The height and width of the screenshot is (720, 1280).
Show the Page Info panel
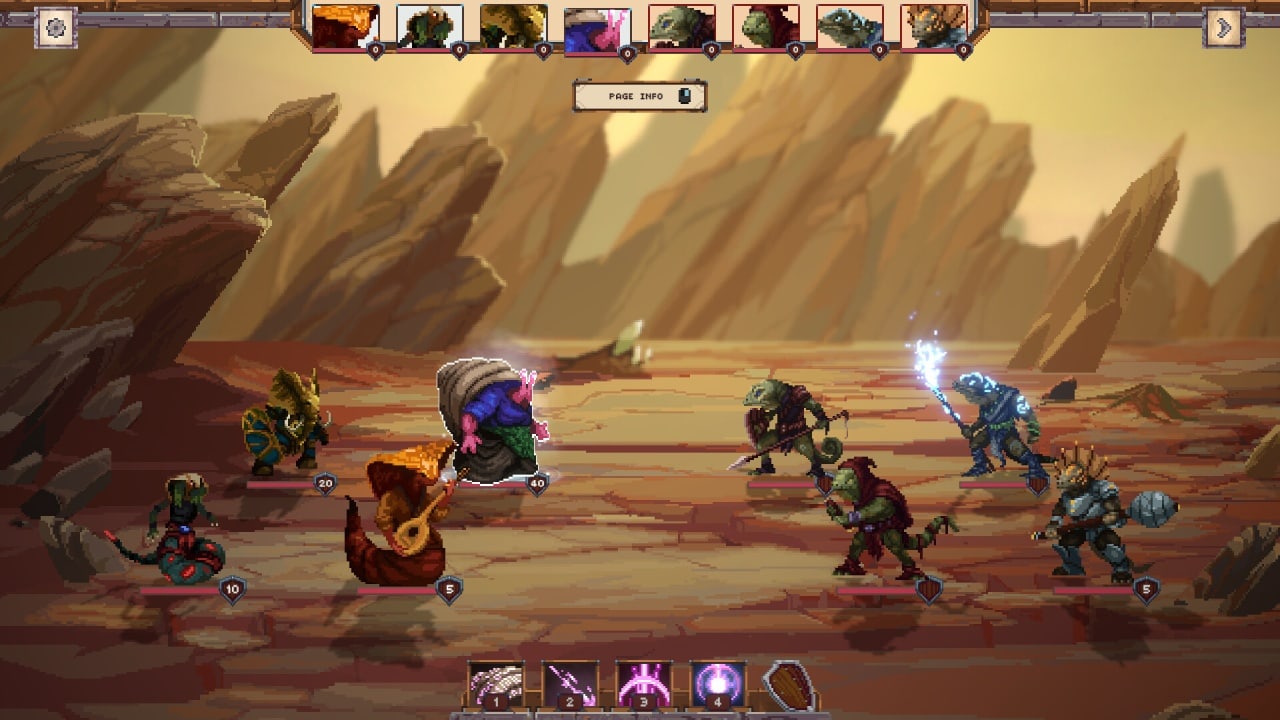pos(640,96)
